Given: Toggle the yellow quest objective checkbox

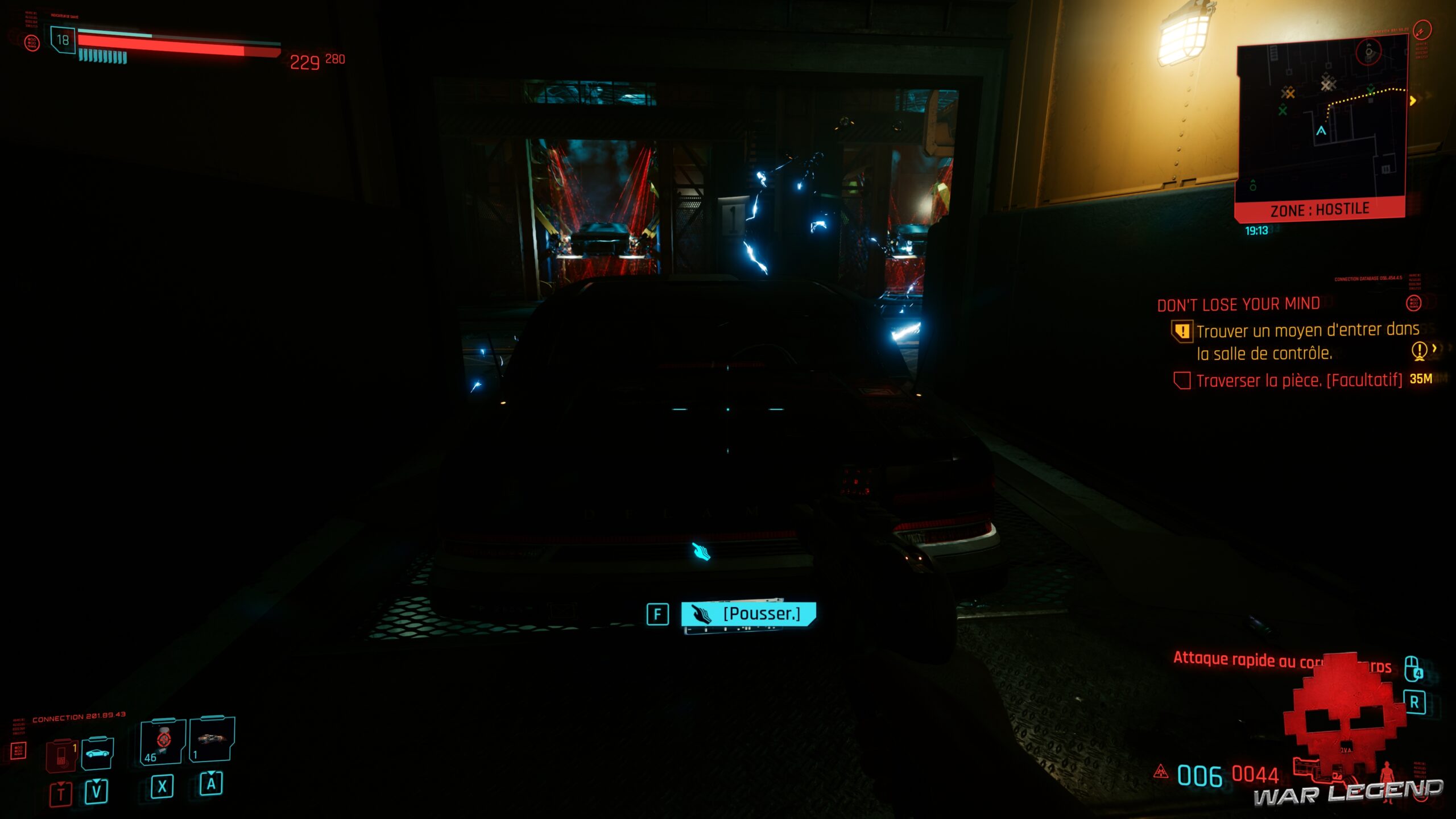Looking at the screenshot, I should tap(1184, 332).
